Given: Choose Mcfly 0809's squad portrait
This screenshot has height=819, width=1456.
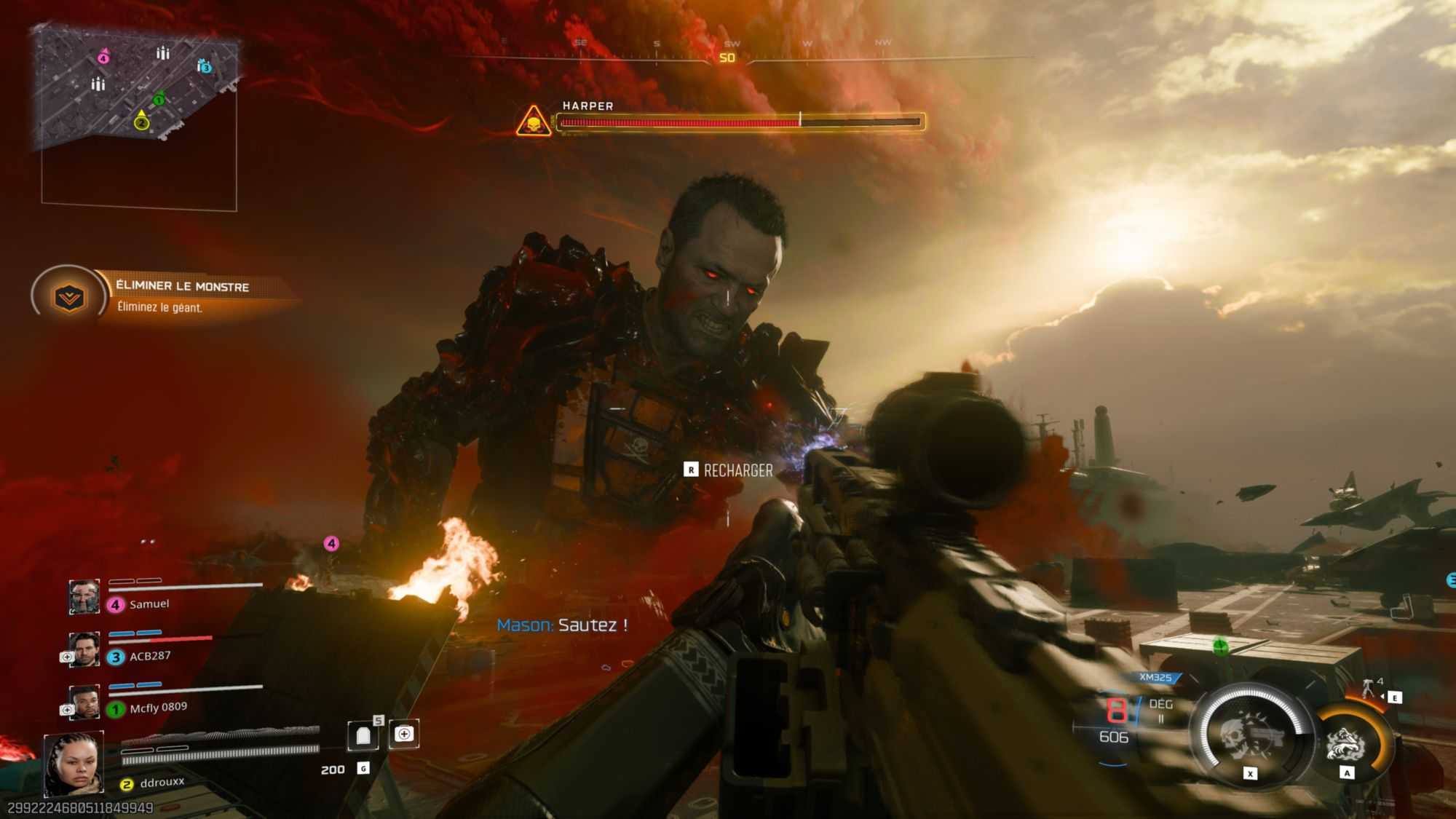Looking at the screenshot, I should tap(84, 702).
